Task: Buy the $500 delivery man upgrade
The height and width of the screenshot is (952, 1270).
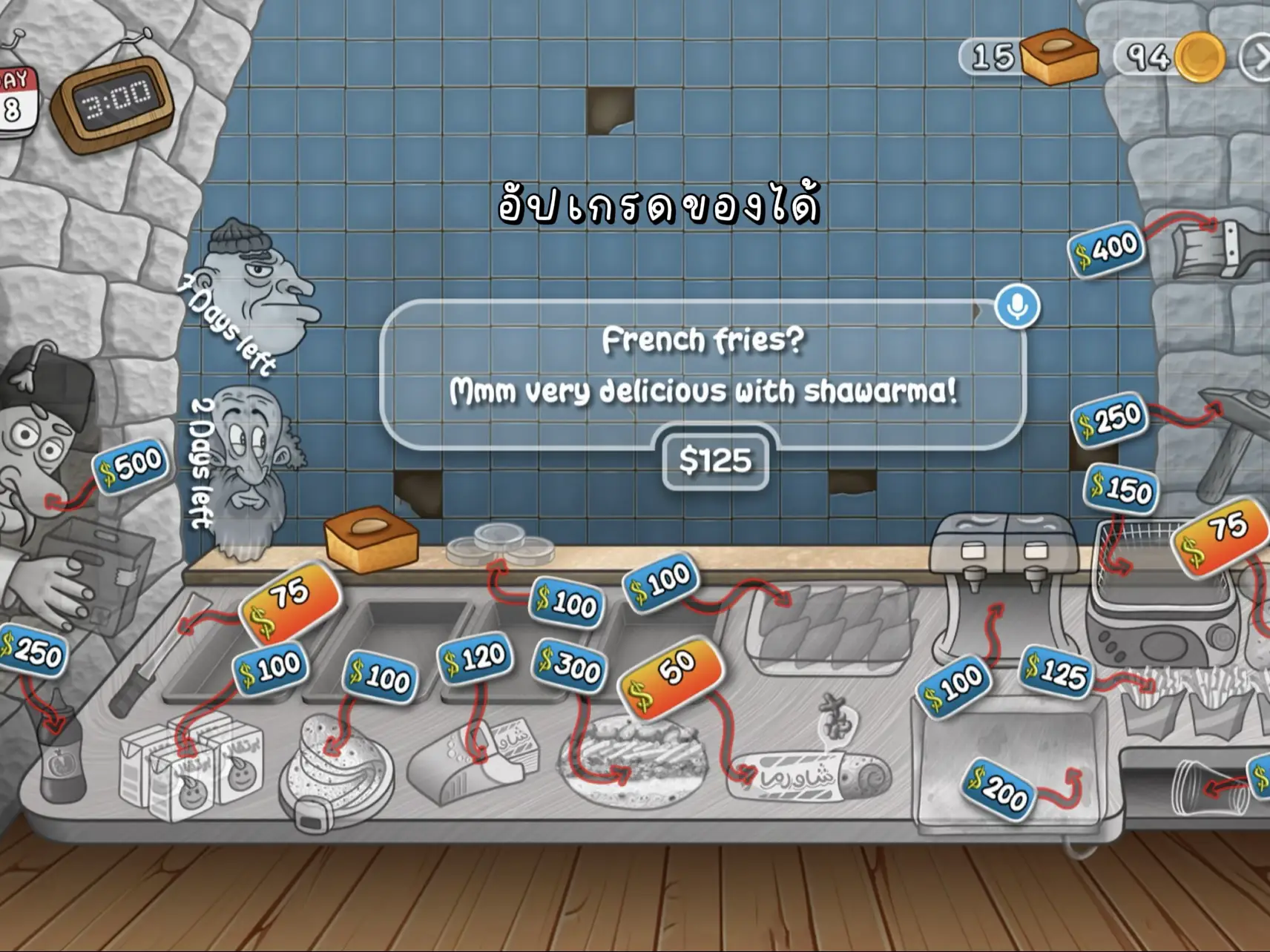Action: (131, 465)
